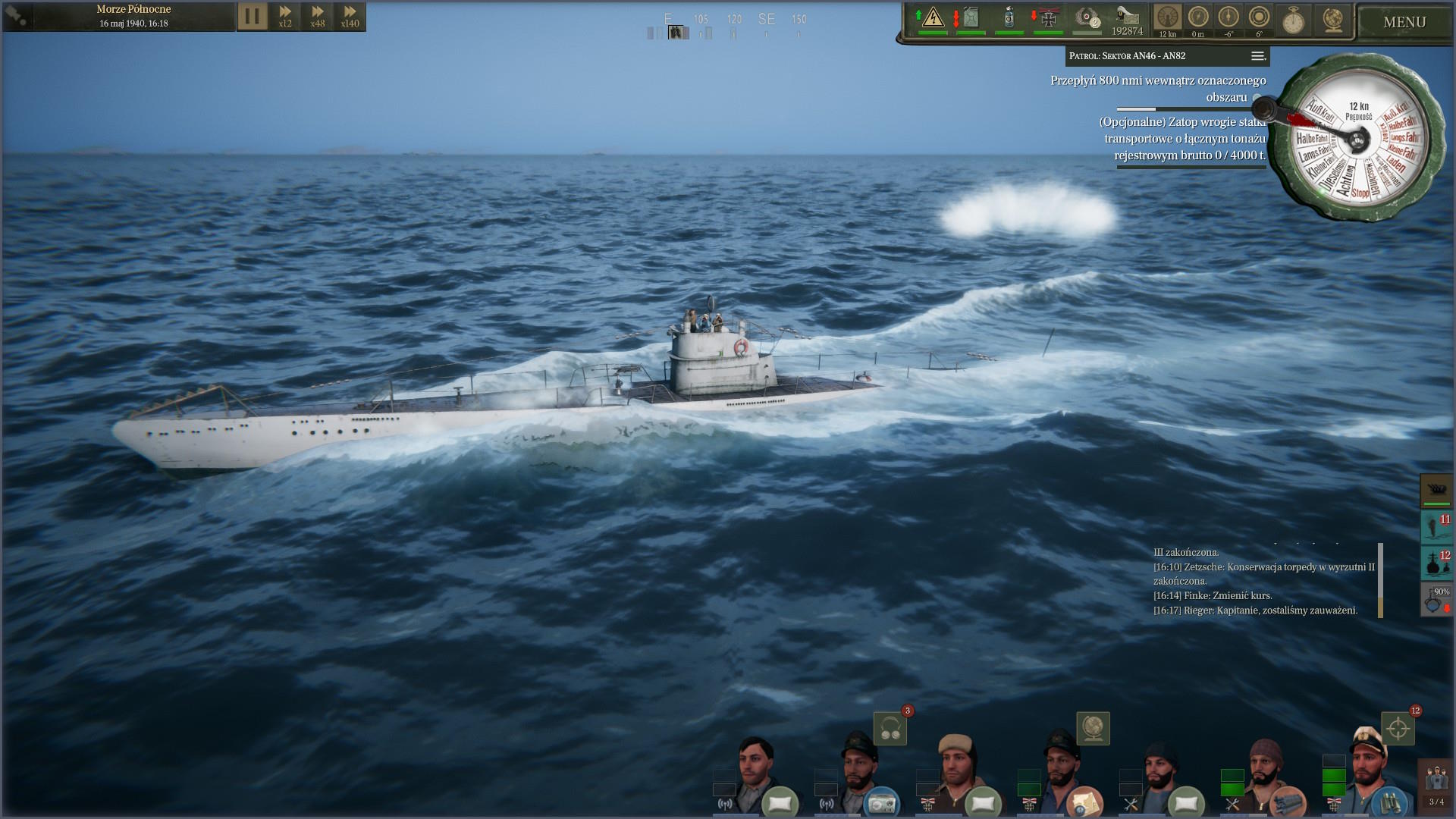Viewport: 1456px width, 819px height.
Task: Open the MENU button
Action: pos(1404,22)
